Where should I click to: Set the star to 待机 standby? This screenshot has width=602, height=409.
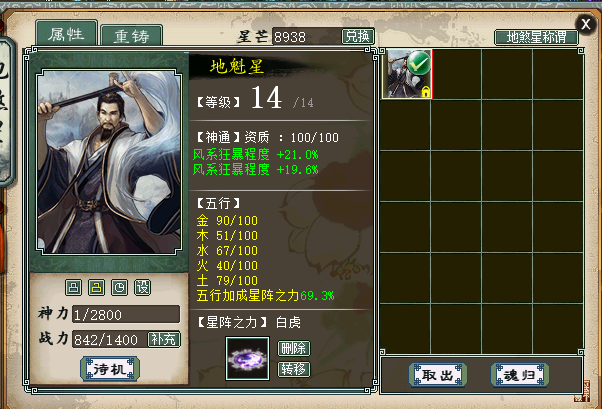(x=110, y=368)
